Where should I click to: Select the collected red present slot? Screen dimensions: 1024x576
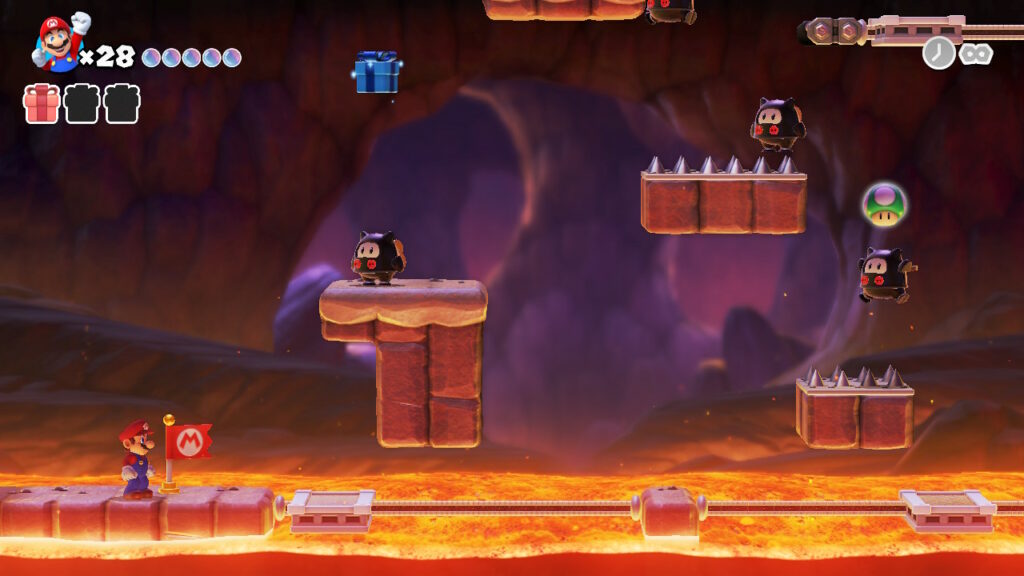(41, 104)
